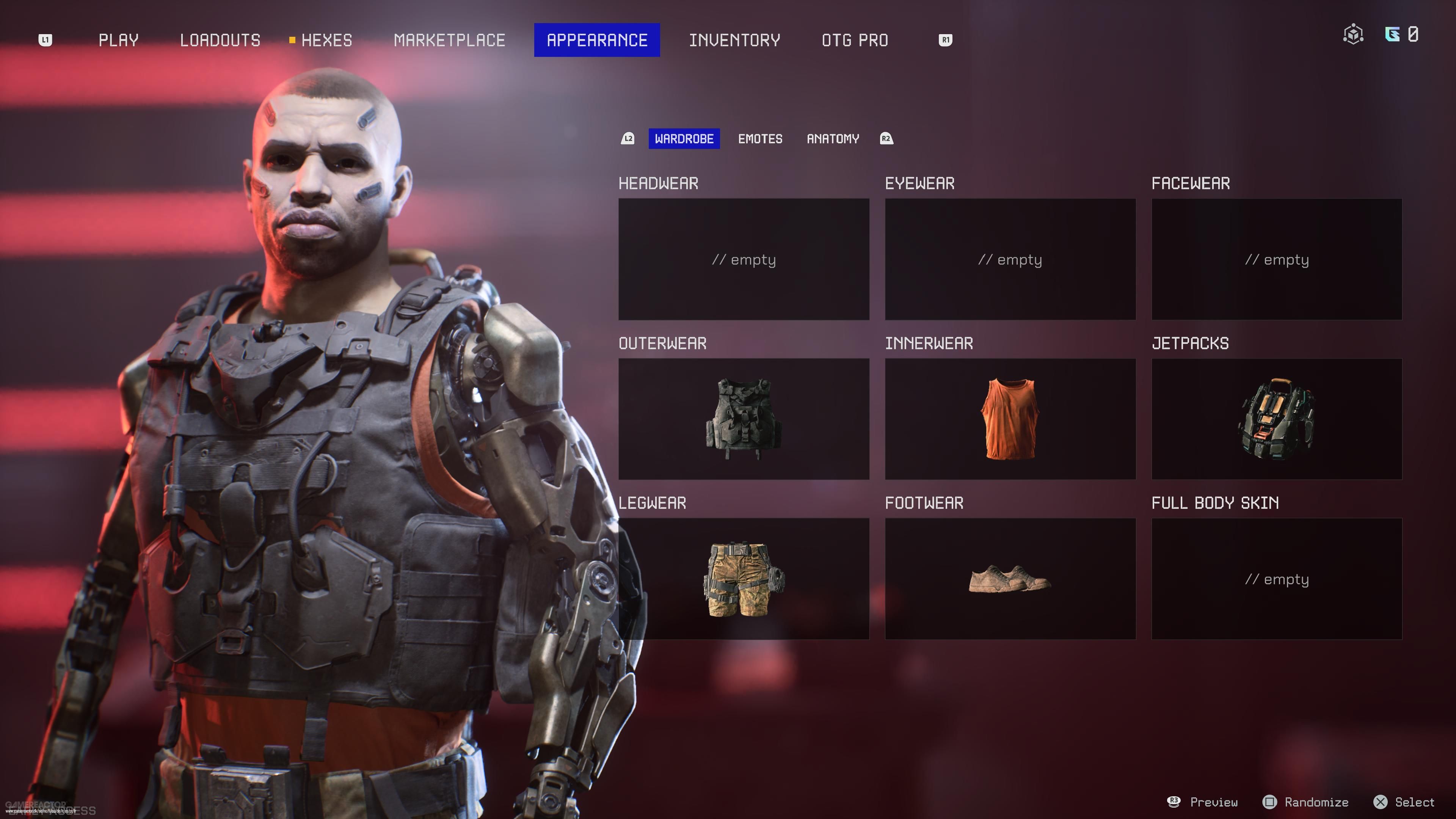Go to the Hexes tab

coord(326,40)
